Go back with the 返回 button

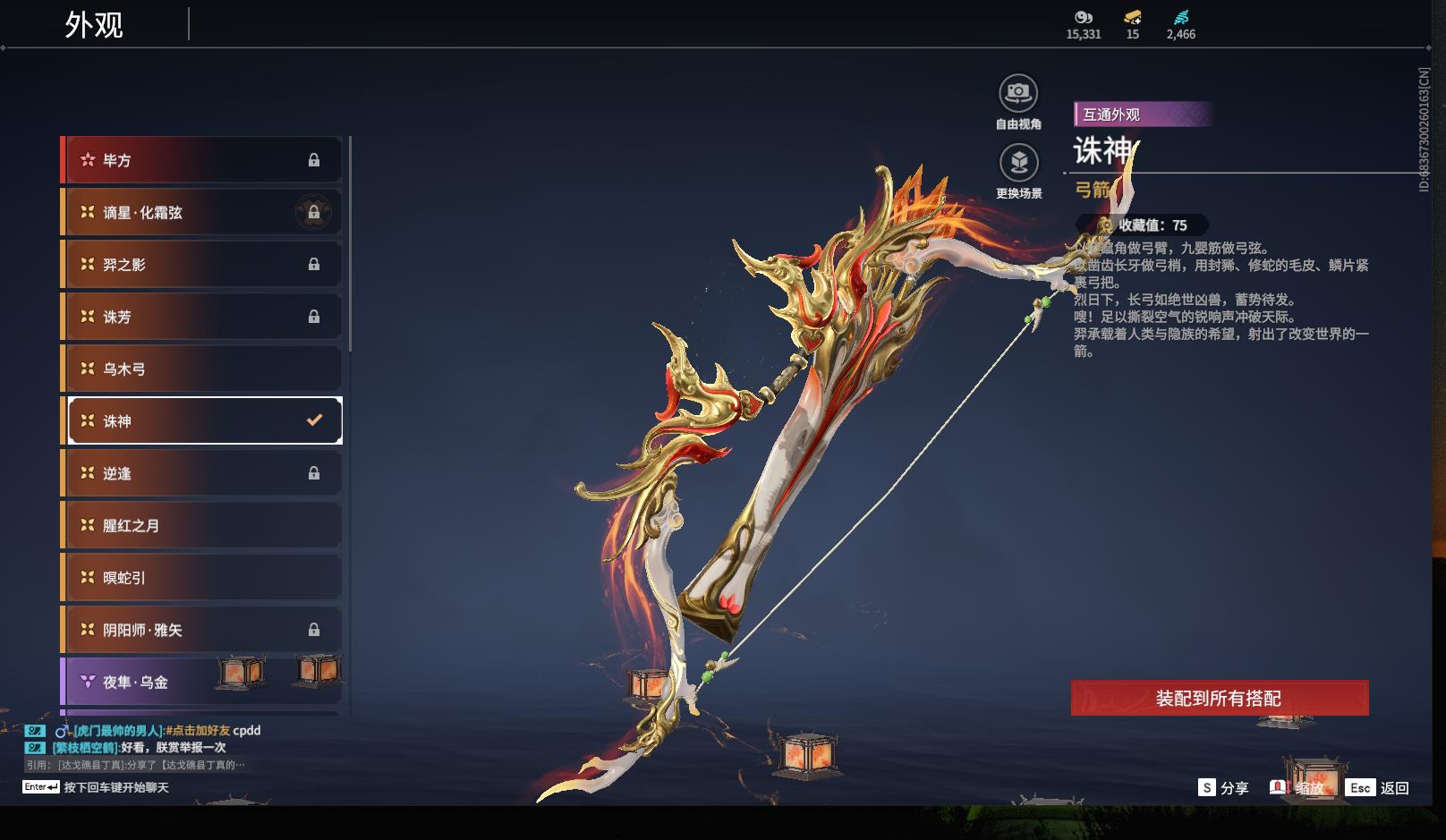click(x=1379, y=788)
